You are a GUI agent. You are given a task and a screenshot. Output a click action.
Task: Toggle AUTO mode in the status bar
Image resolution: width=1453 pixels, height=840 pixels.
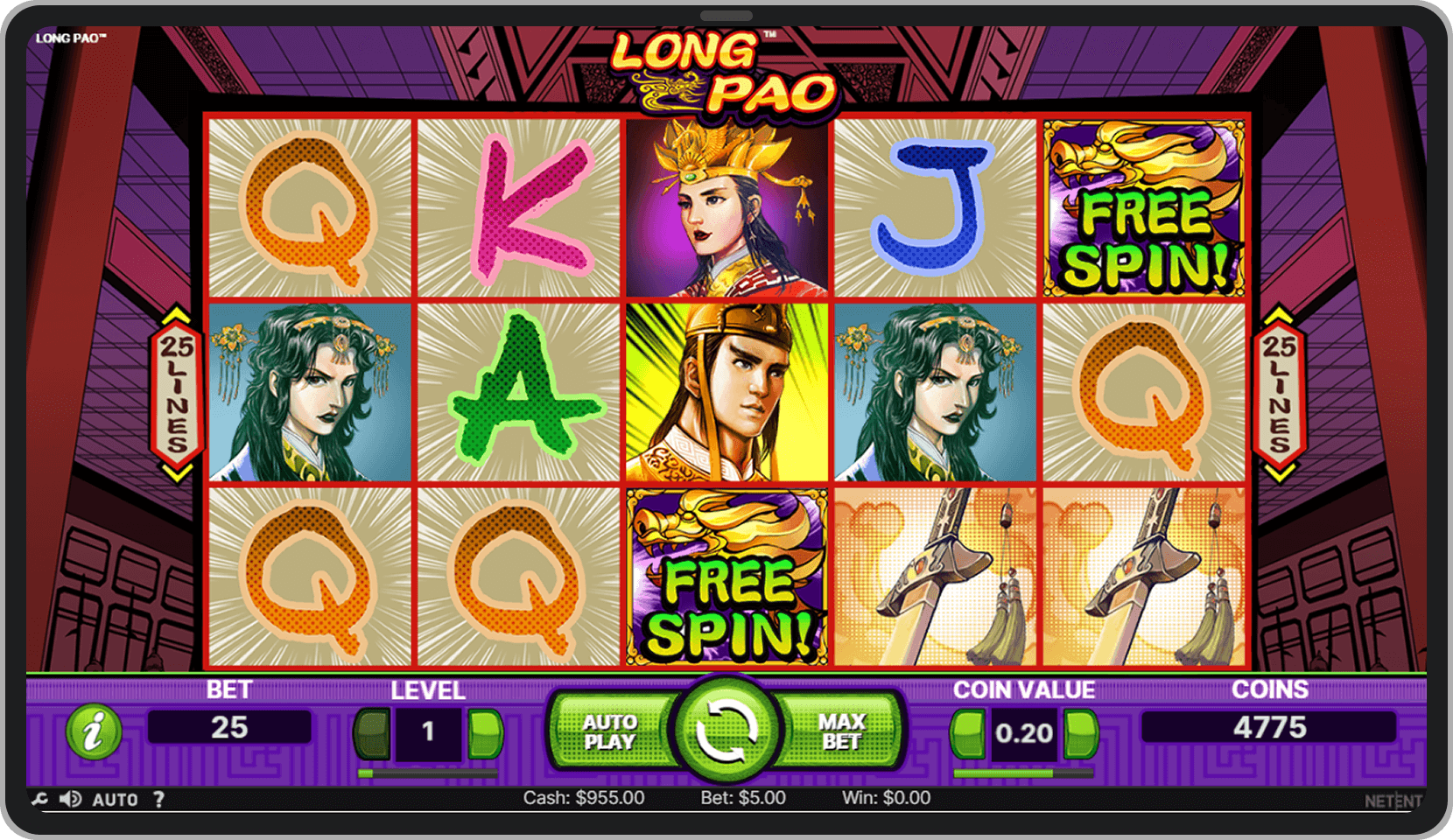[x=115, y=799]
